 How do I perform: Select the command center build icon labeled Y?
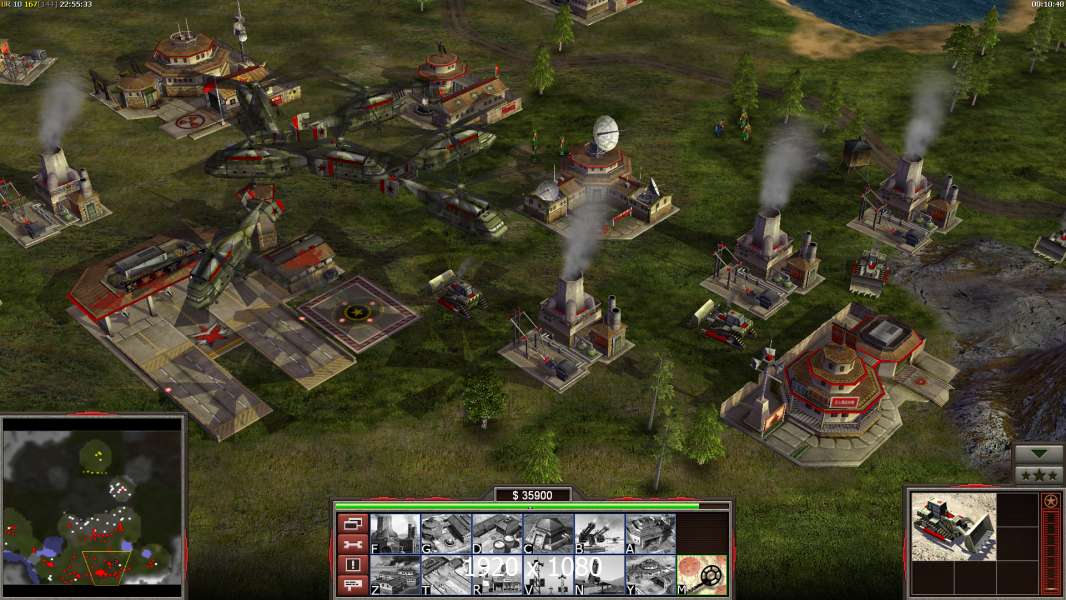[x=650, y=575]
